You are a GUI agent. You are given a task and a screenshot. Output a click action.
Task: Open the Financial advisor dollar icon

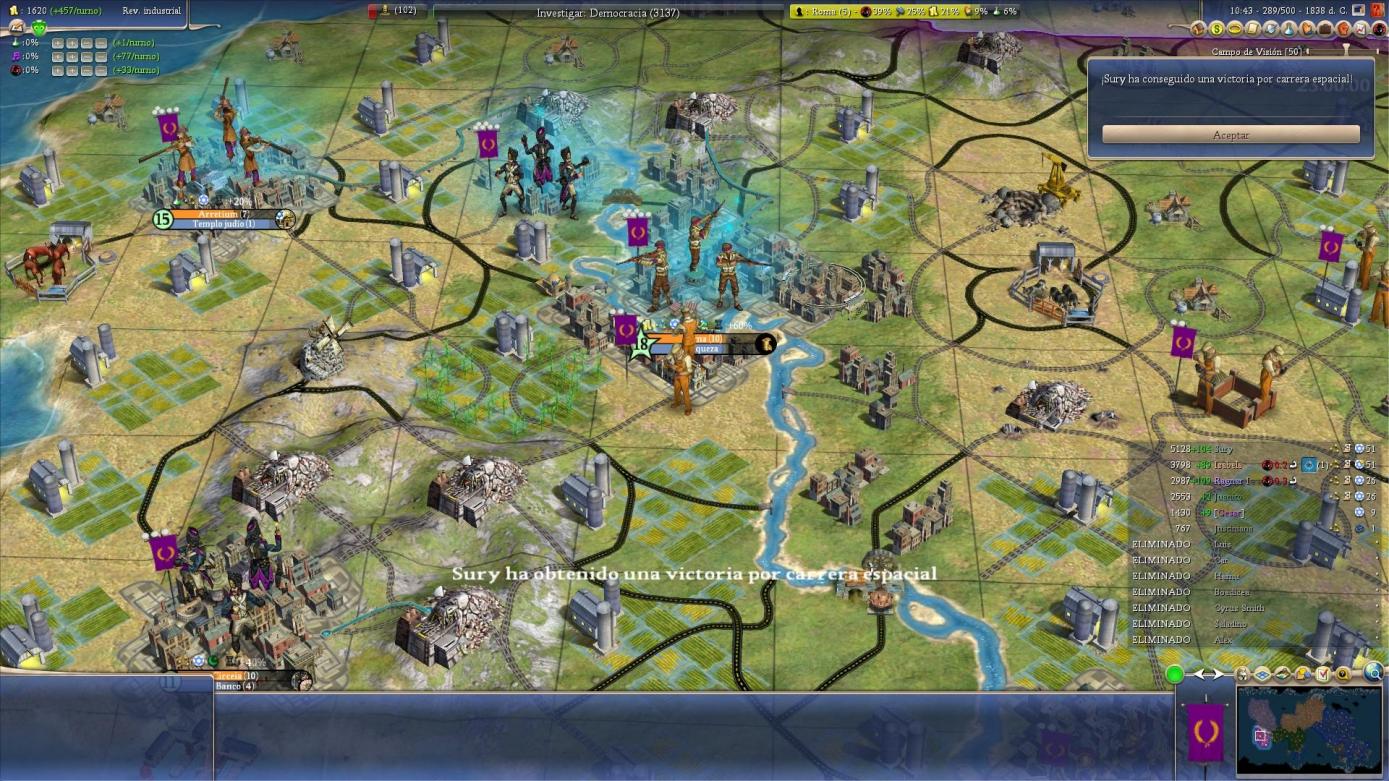tap(1216, 31)
